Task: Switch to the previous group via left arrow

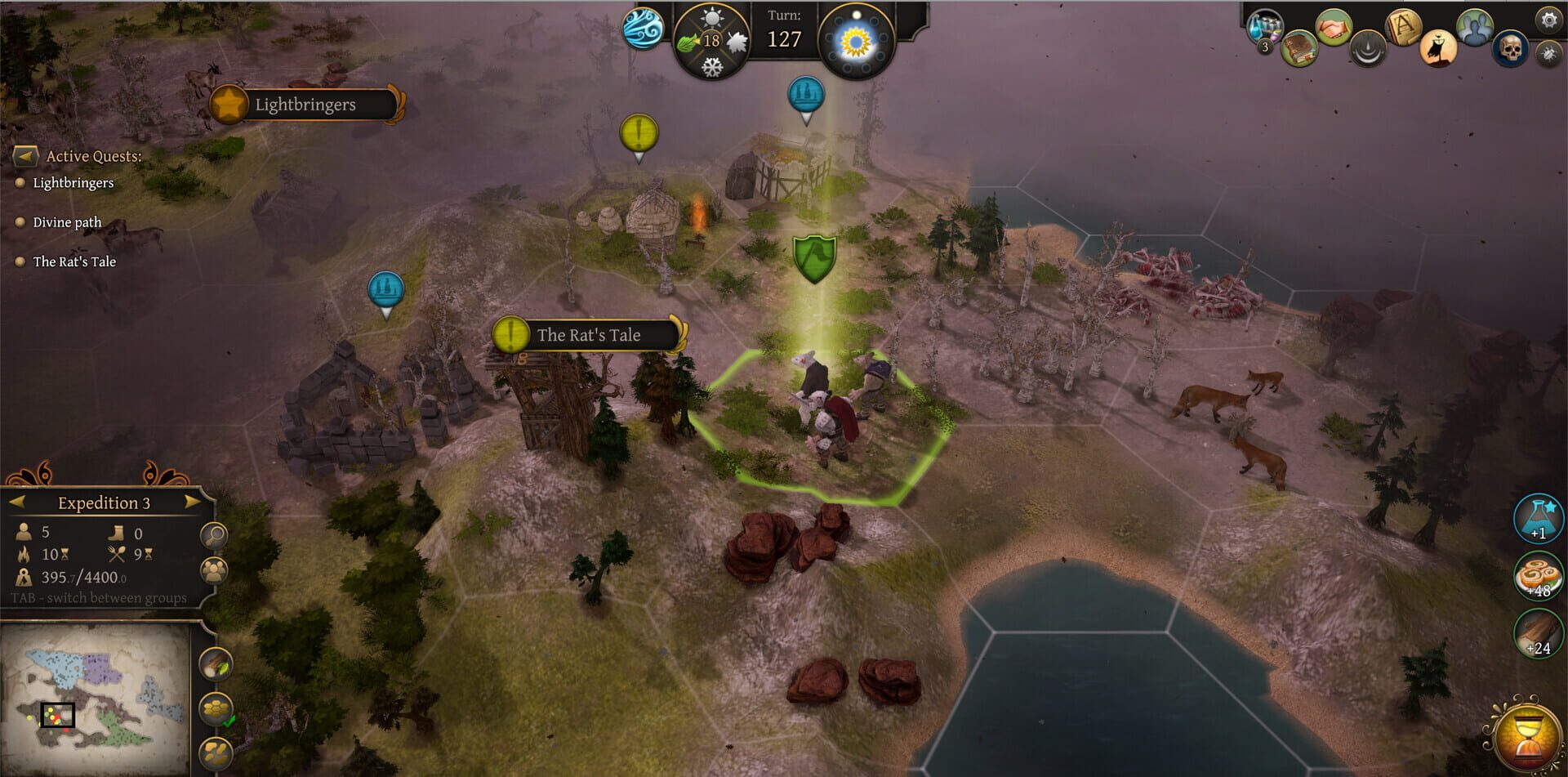Action: click(19, 503)
